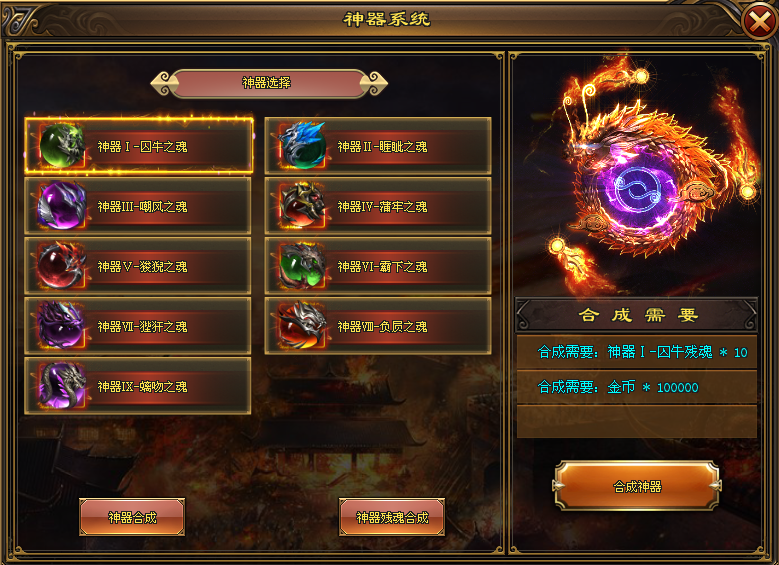The image size is (779, 565).
Task: Choose 神器Ⅸ-螭吻之魂 entry
Action: click(x=138, y=387)
